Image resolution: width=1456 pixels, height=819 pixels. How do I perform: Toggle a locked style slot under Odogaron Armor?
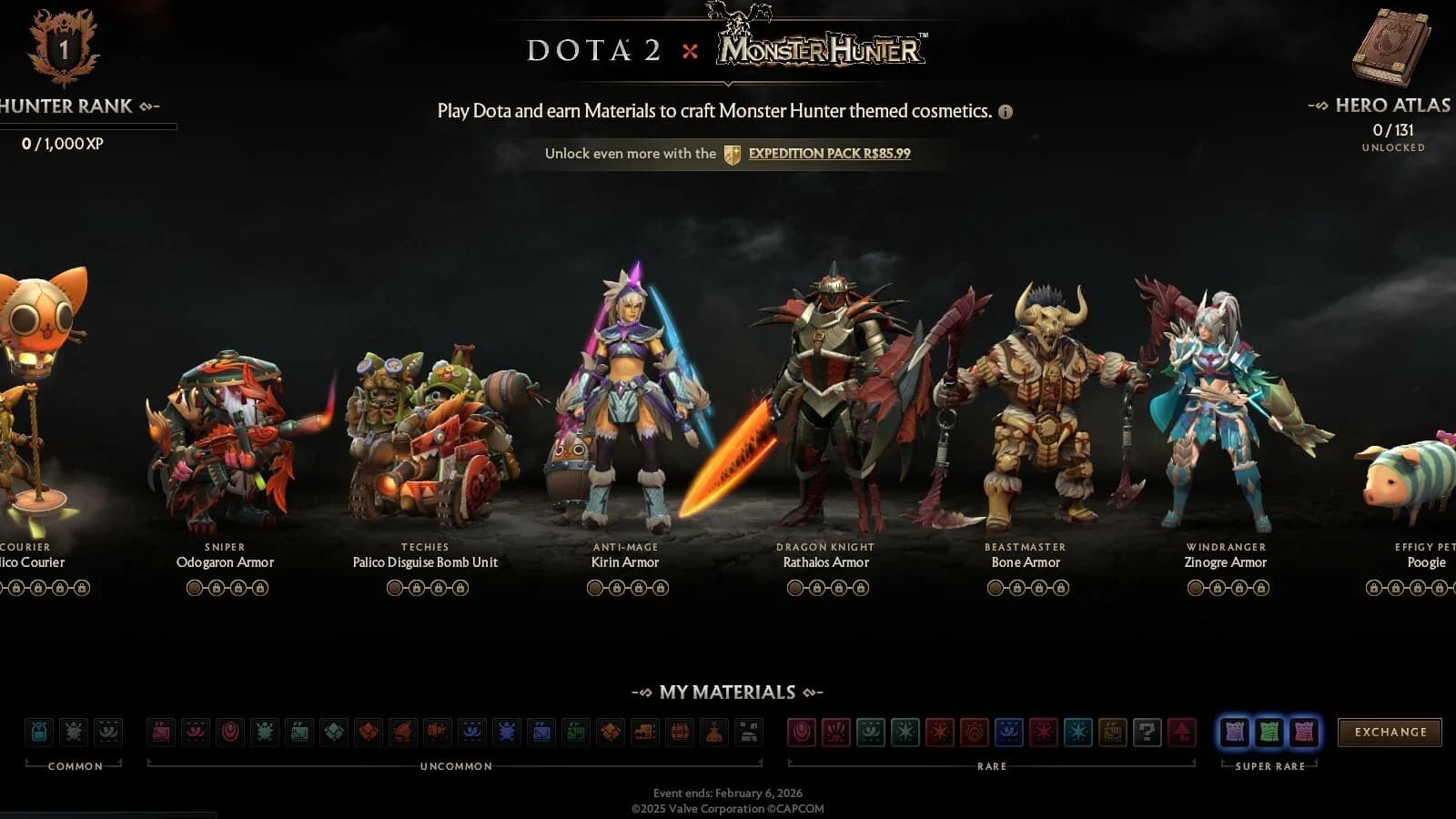(x=215, y=588)
